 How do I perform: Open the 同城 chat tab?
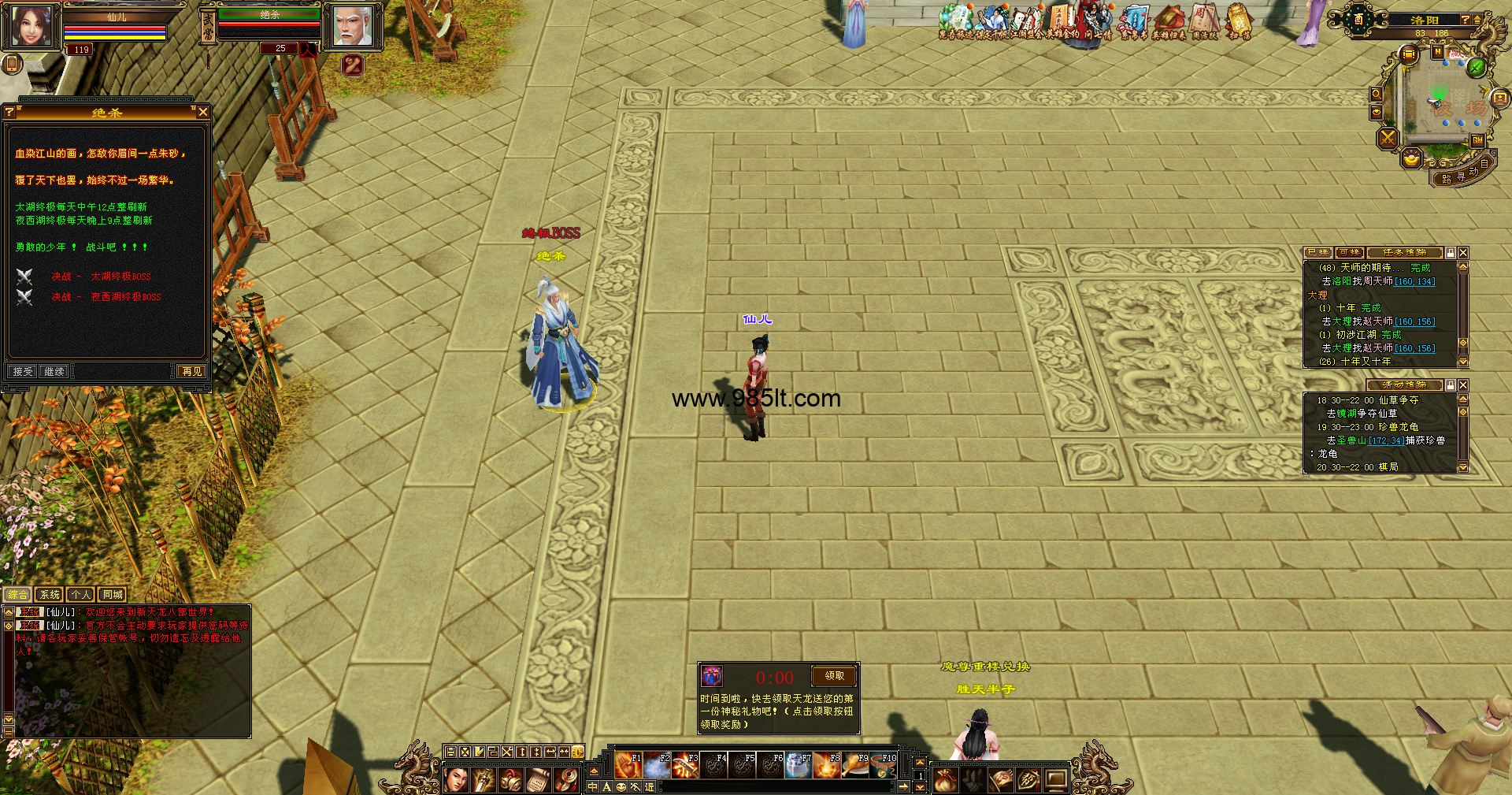(113, 595)
